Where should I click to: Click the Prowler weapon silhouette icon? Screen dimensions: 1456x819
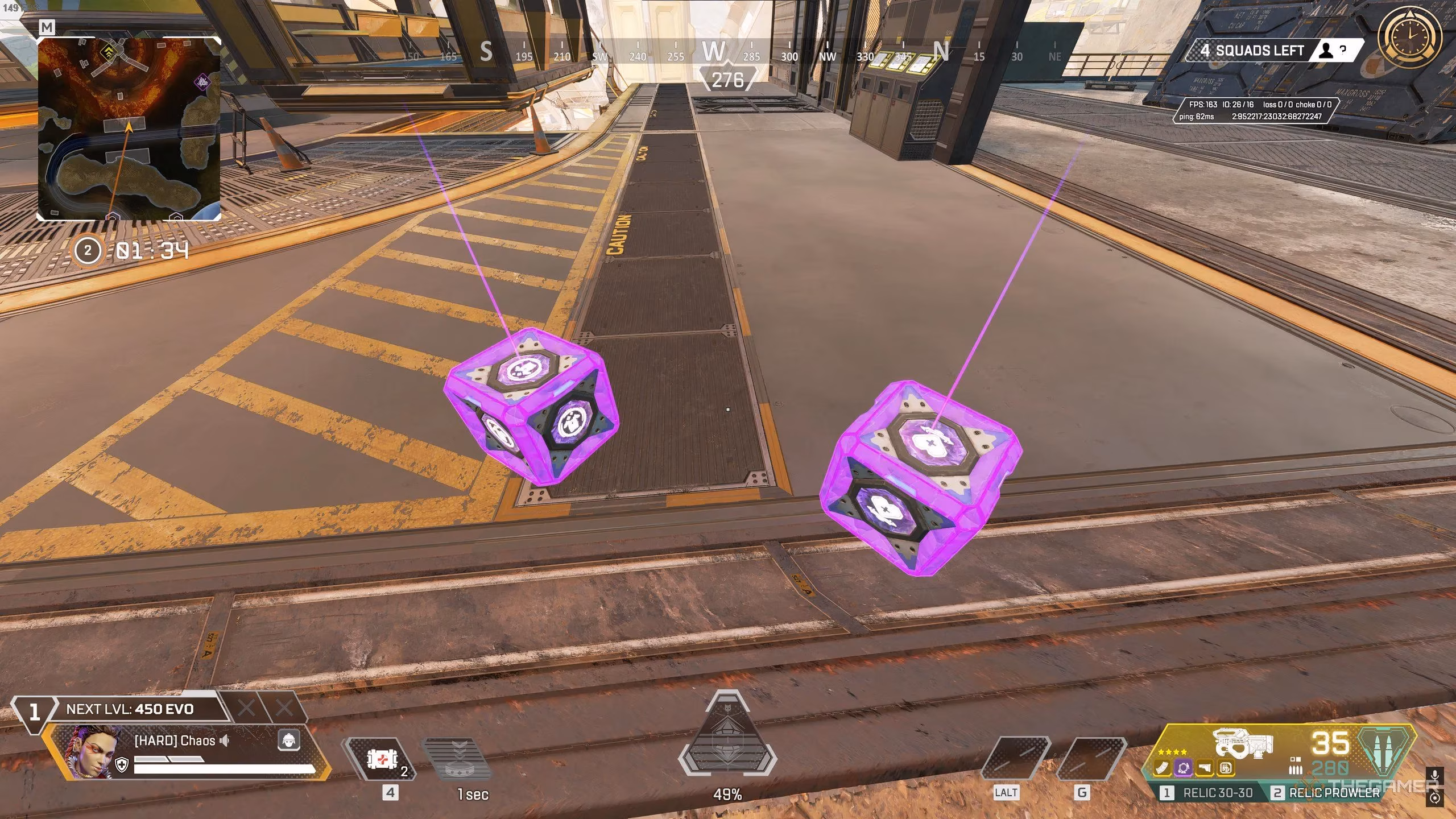click(x=1243, y=742)
